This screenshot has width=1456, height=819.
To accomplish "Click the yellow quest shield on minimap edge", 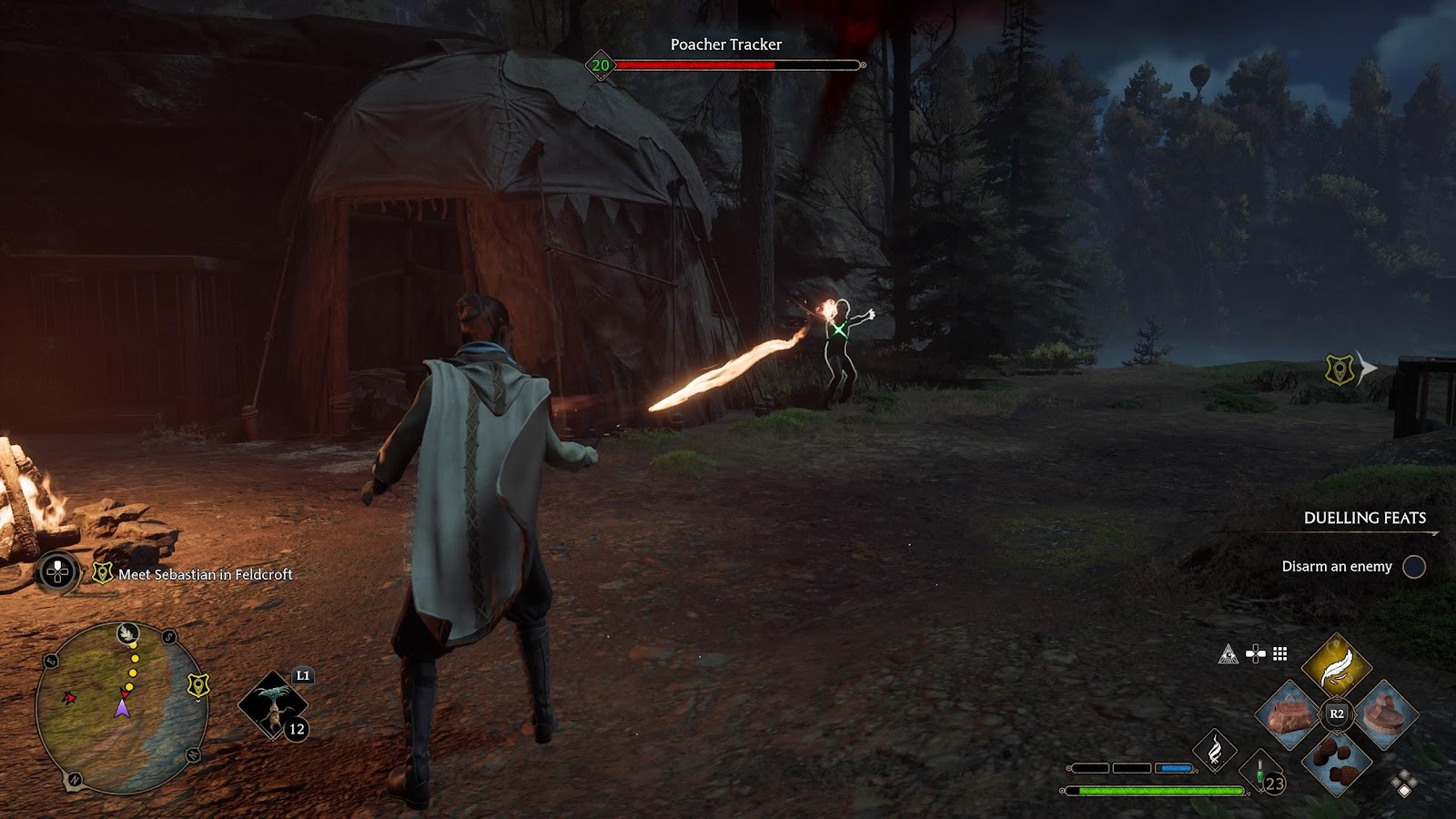I will 197,684.
